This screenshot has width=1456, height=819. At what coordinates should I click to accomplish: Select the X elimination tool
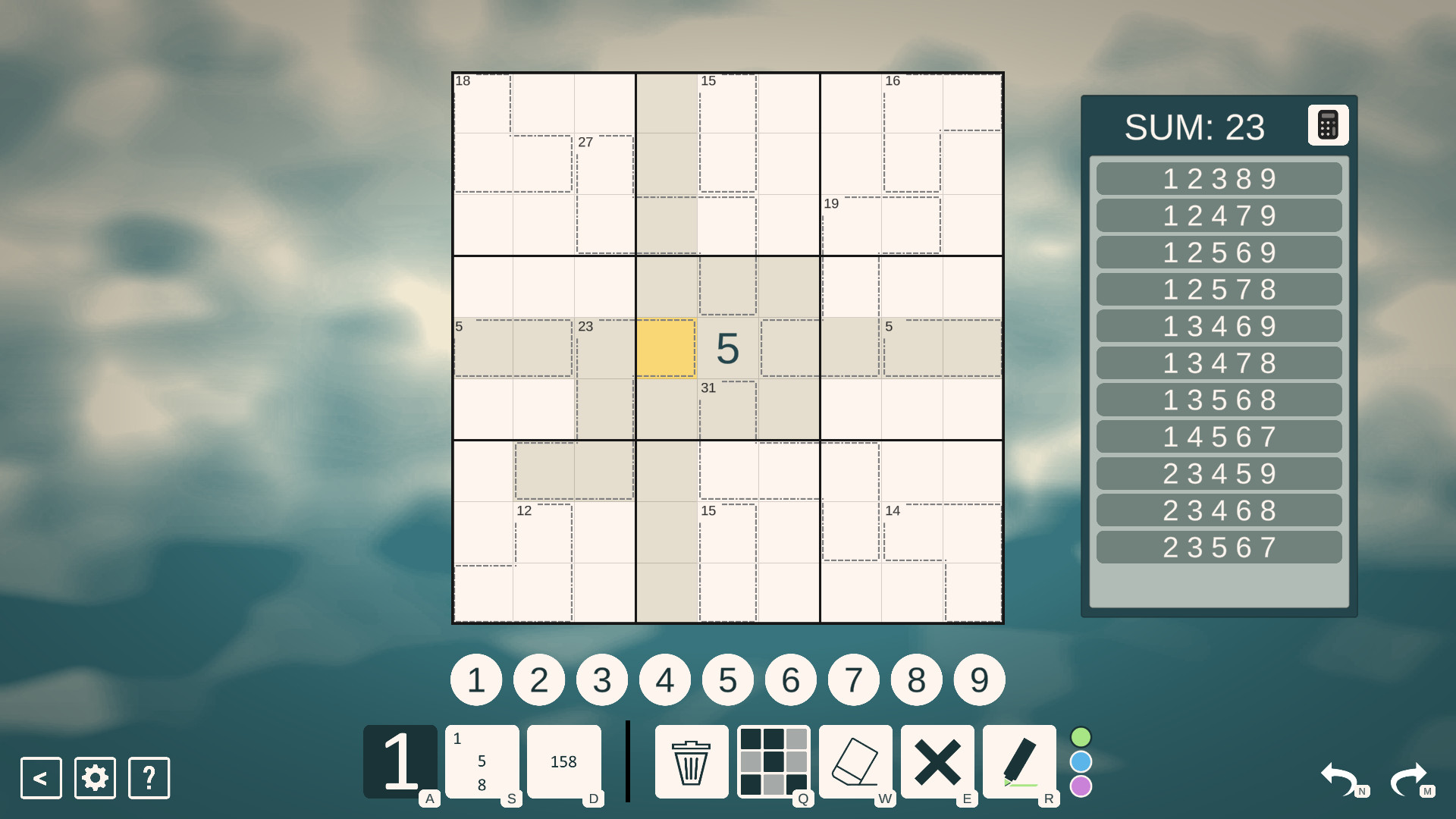pos(938,761)
